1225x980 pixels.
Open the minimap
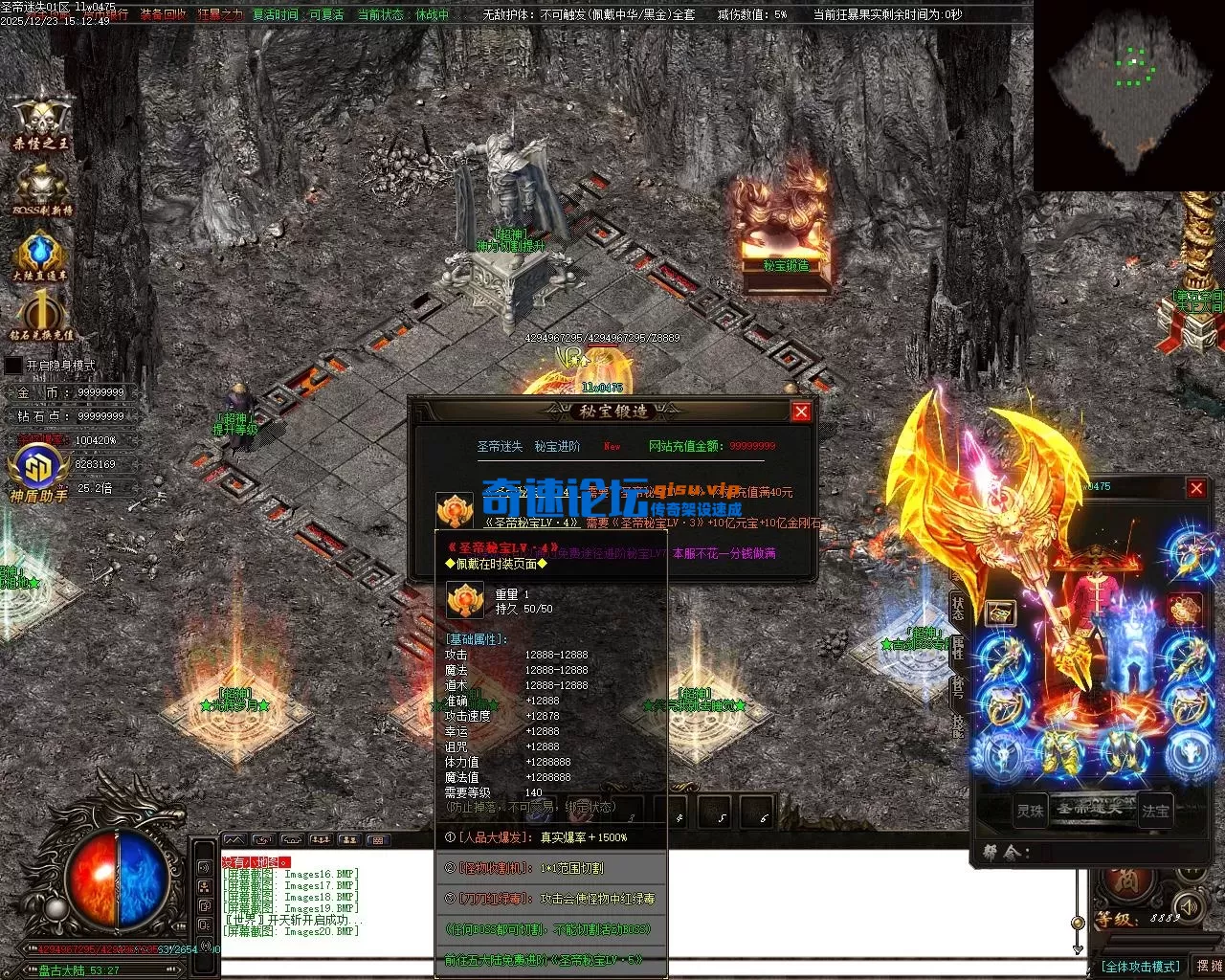click(1128, 96)
